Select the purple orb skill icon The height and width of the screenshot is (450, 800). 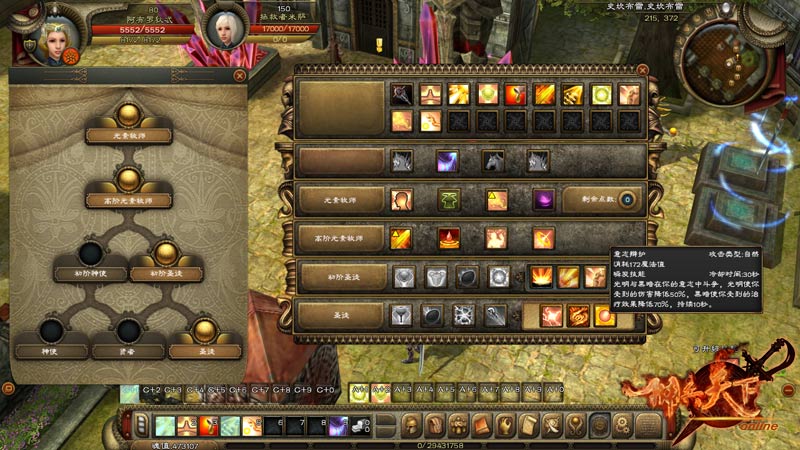point(544,200)
